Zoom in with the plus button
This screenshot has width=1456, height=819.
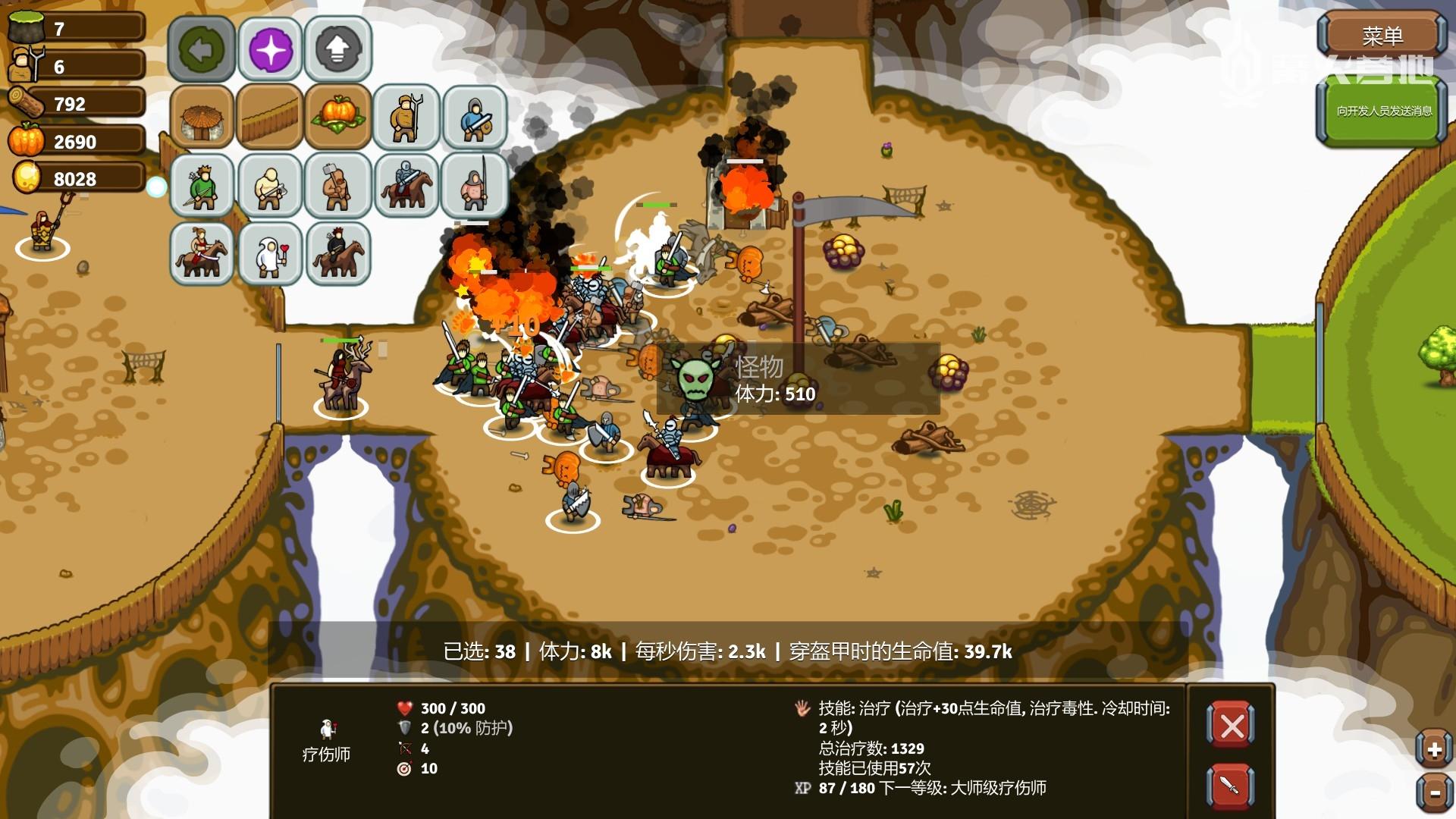(x=1433, y=750)
